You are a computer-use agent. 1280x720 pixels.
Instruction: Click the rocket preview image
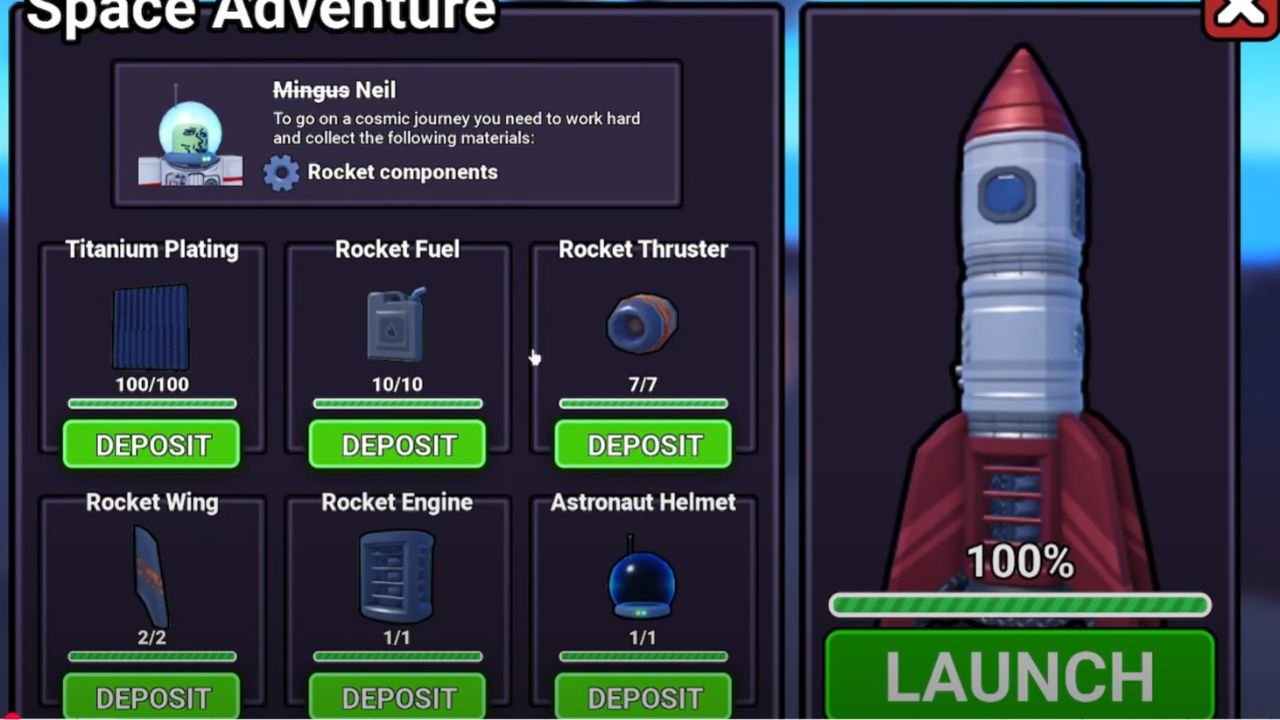1020,300
